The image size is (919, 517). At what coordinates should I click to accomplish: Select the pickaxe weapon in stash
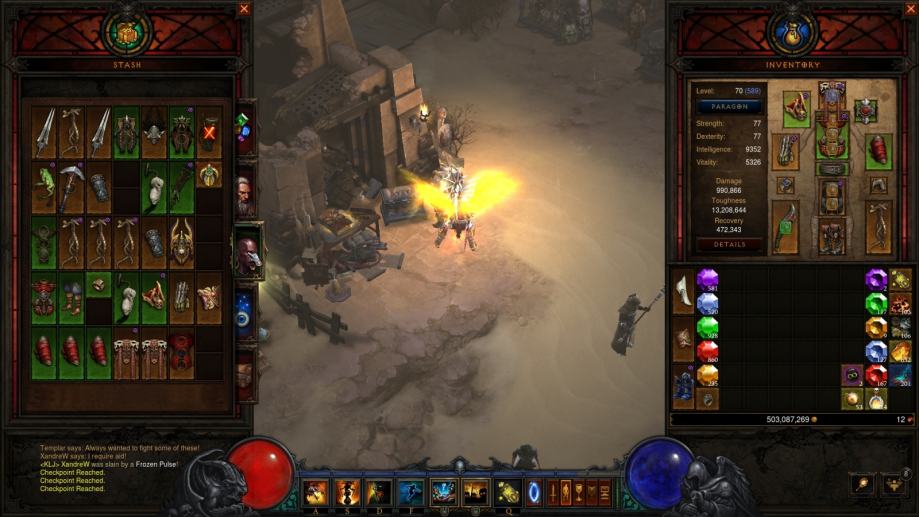(71, 182)
